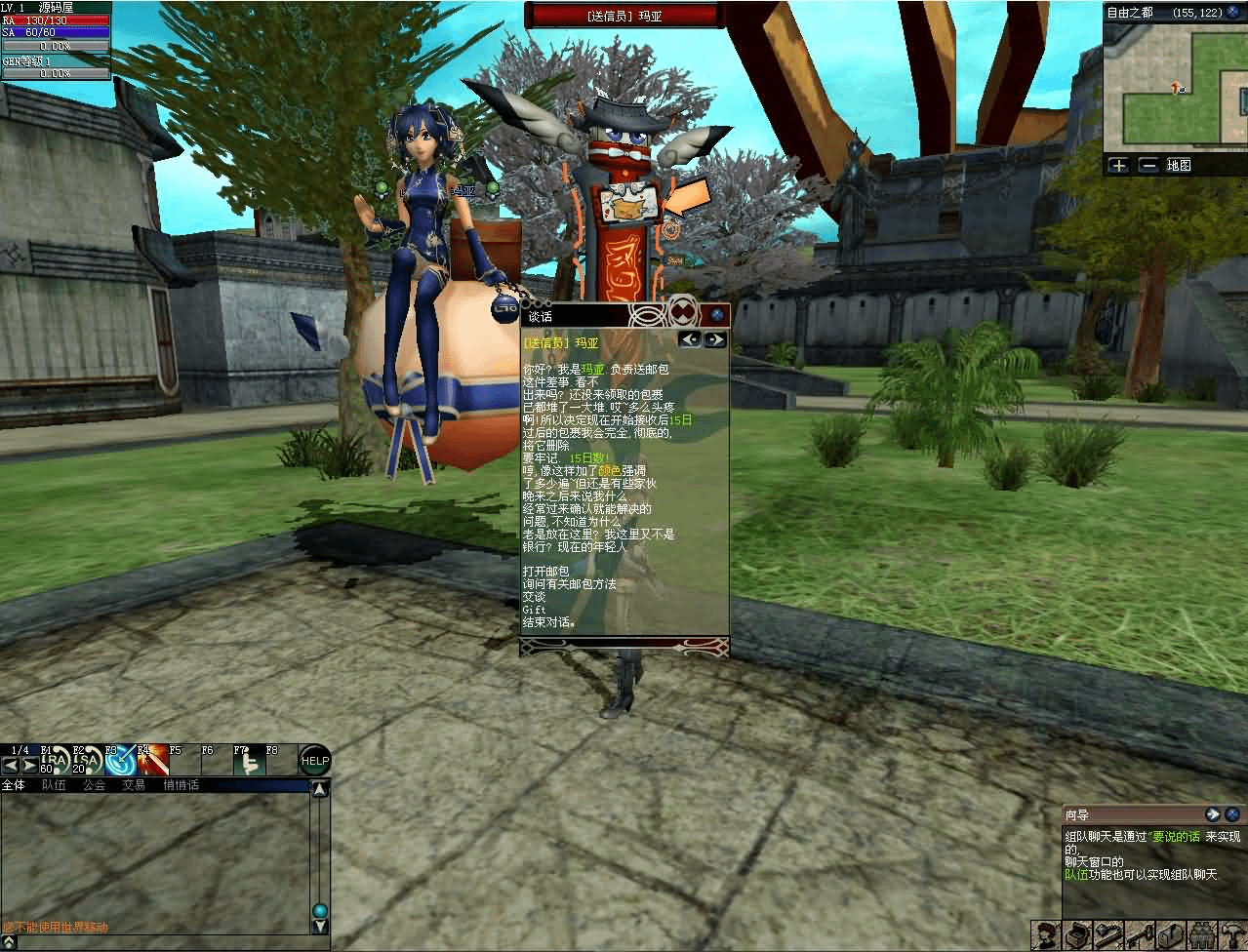This screenshot has height=952, width=1248.
Task: Click the minimap zoom-in plus button
Action: click(x=1118, y=165)
